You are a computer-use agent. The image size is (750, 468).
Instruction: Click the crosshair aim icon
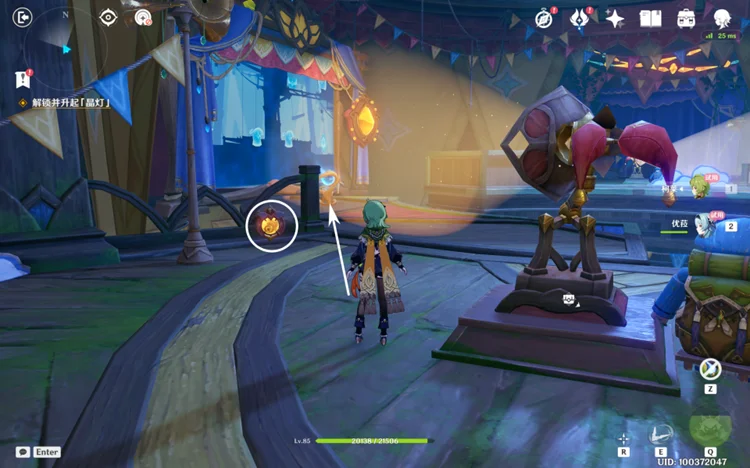pos(623,438)
